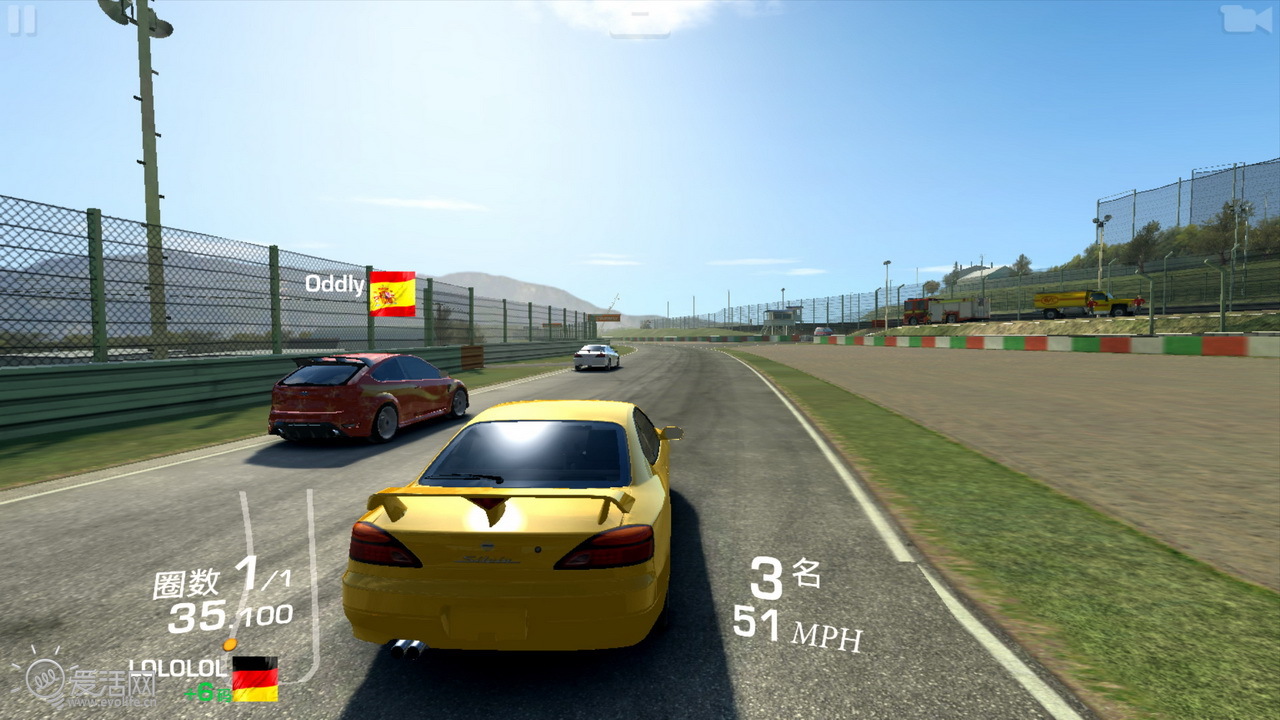Pause the race

22,20
